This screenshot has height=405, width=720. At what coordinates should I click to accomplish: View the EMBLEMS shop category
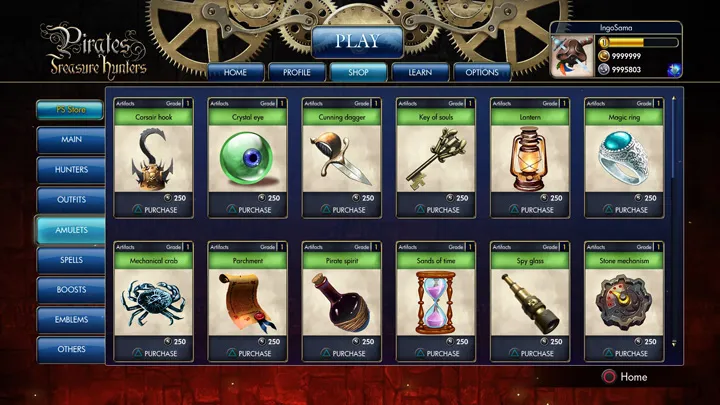[71, 320]
